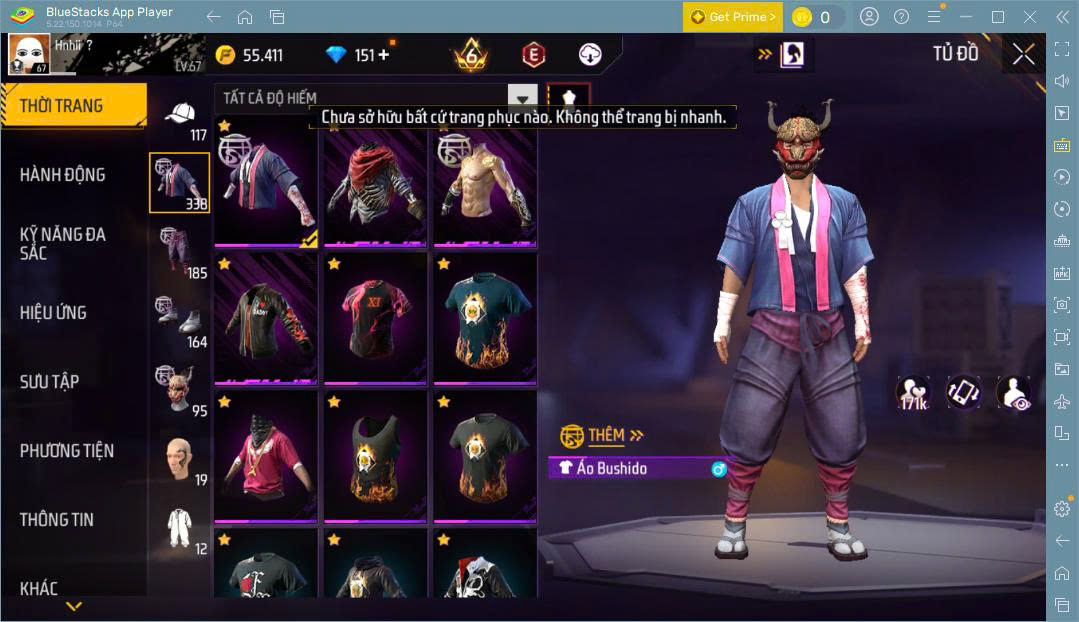Select the pants subcategory icon

point(178,252)
